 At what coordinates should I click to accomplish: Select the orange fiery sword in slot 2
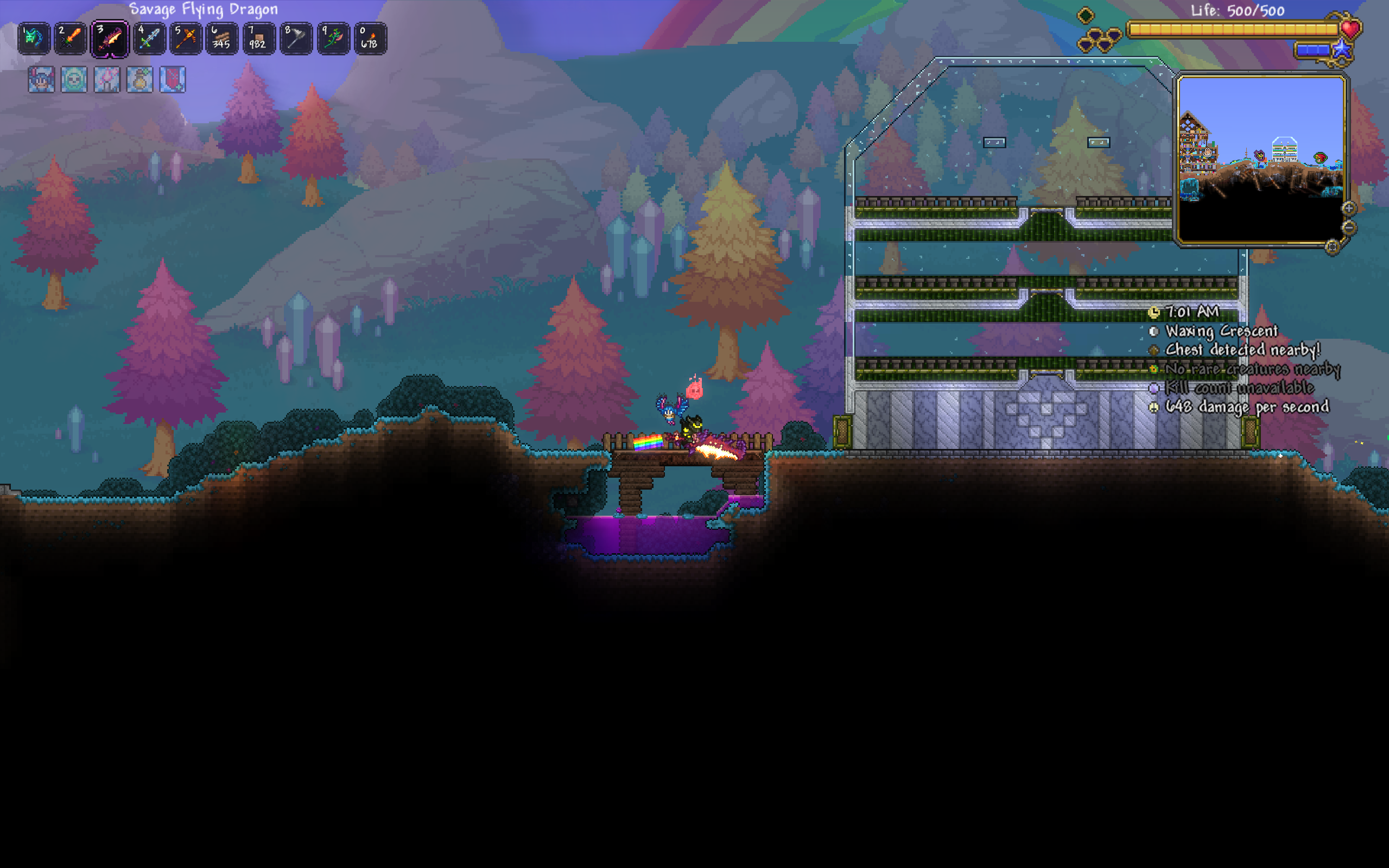pos(71,39)
